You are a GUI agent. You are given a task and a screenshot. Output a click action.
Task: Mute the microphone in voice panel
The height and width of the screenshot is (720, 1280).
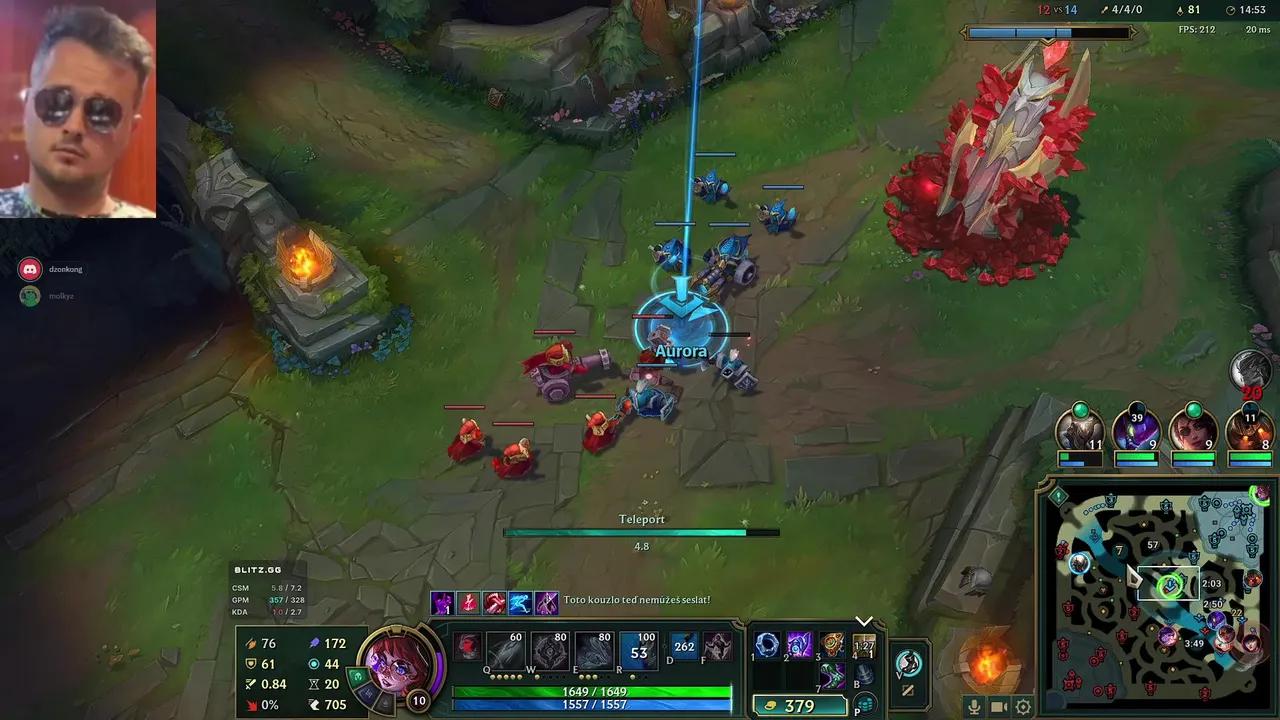coord(974,707)
